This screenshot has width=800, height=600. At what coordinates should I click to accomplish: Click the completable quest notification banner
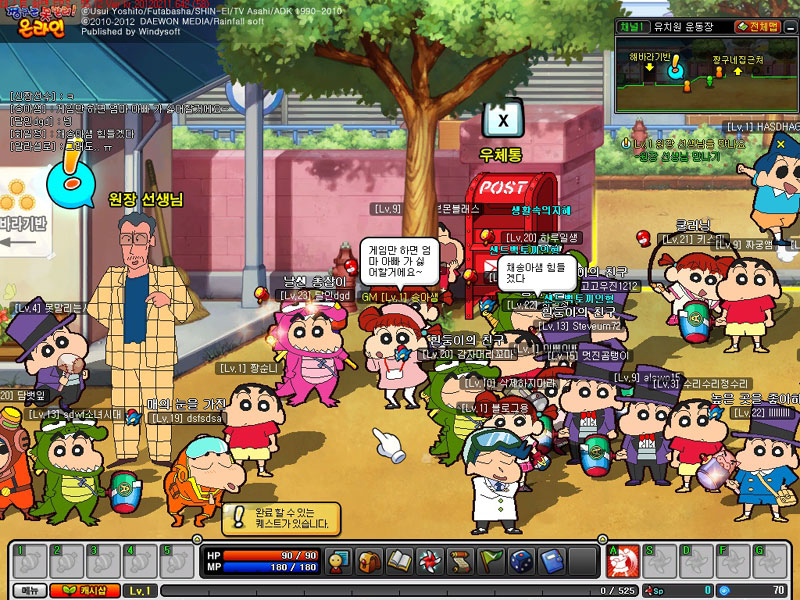[x=281, y=518]
